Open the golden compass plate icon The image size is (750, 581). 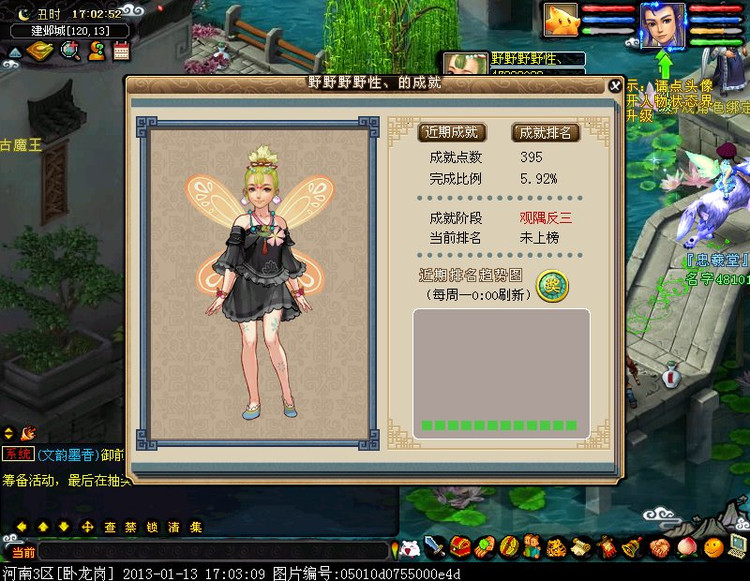pyautogui.click(x=40, y=51)
